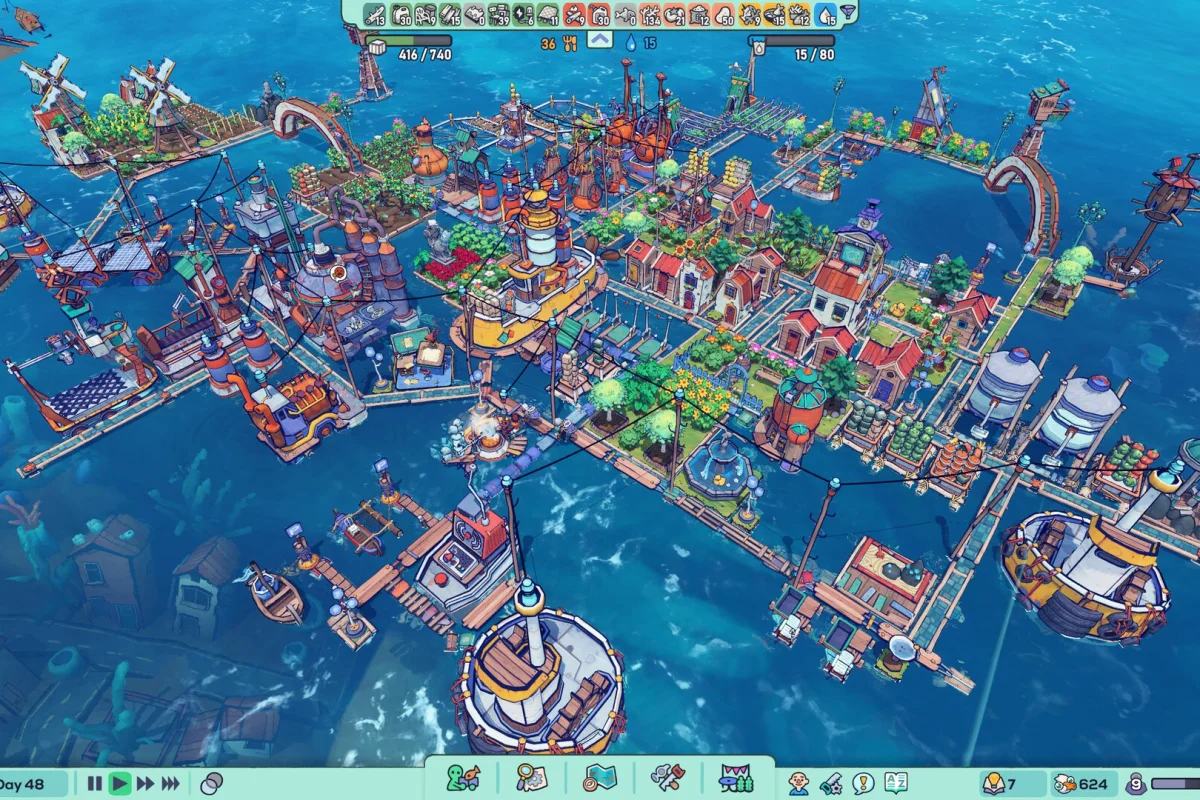Open the hammer and saw build menu
This screenshot has width=1200, height=800.
tap(667, 778)
